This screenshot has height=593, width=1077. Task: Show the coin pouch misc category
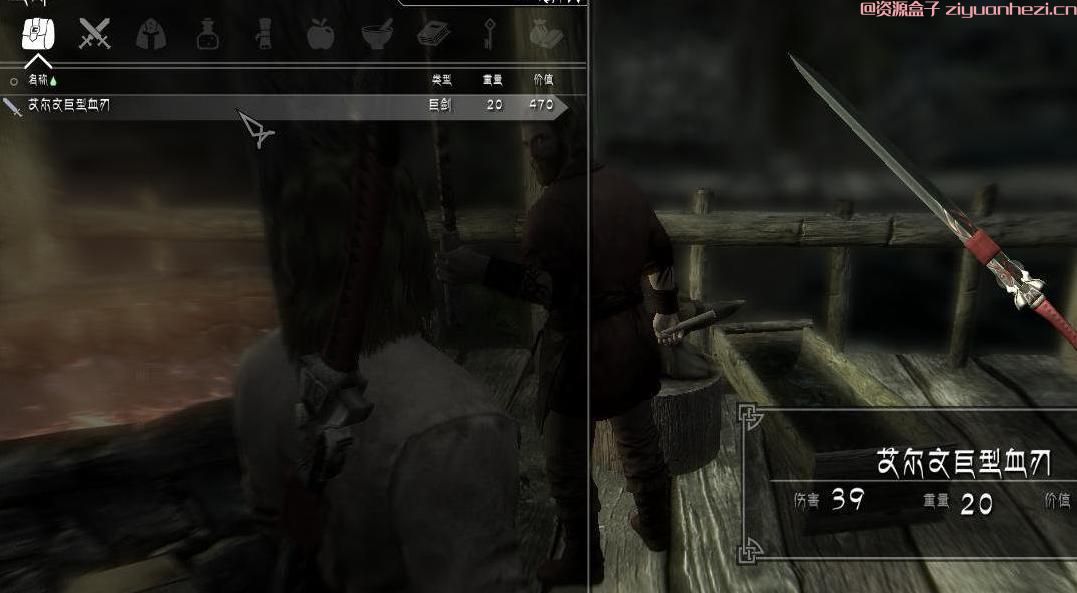(x=546, y=35)
